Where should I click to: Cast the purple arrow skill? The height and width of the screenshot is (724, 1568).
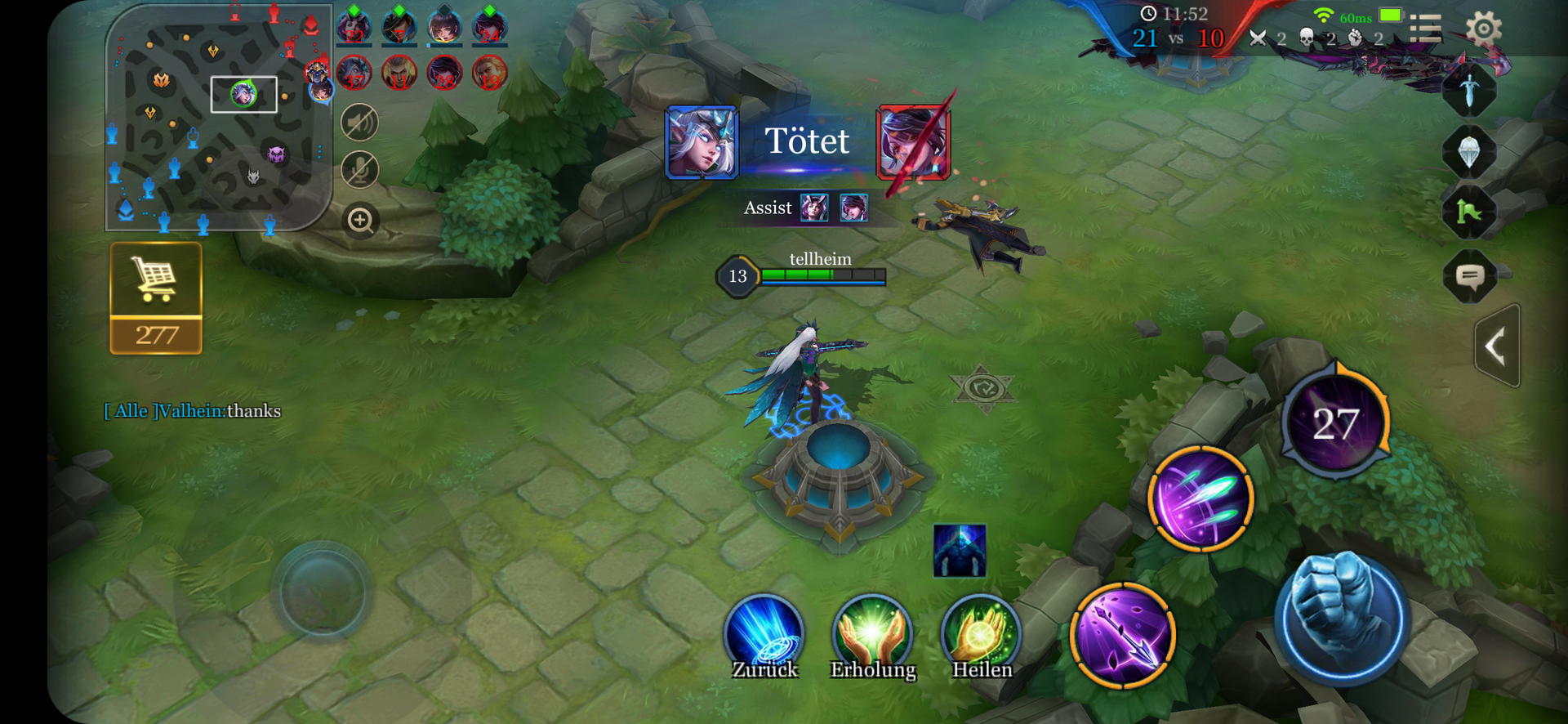tap(1123, 635)
